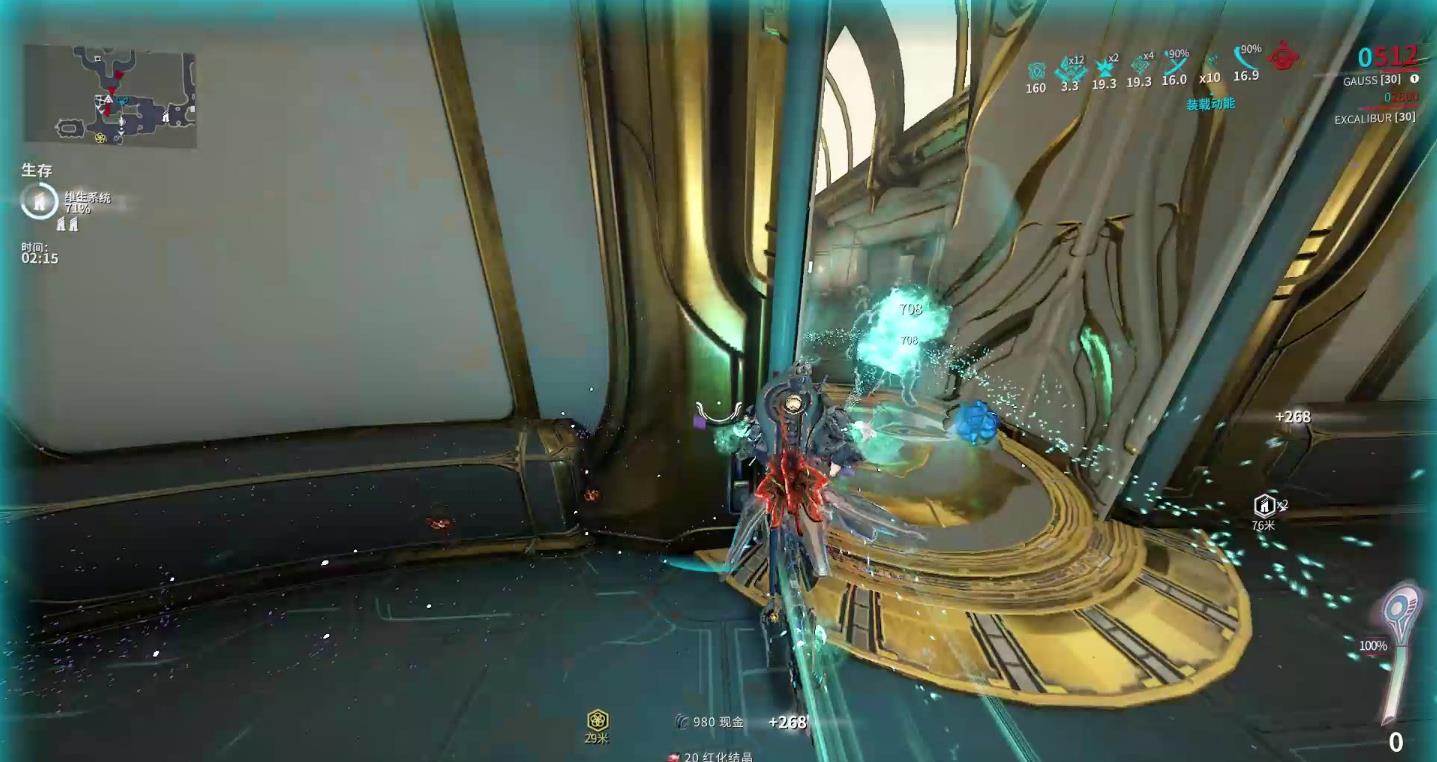Image resolution: width=1437 pixels, height=762 pixels.
Task: Click the x12 Gauss battery buff icon
Action: point(1072,68)
